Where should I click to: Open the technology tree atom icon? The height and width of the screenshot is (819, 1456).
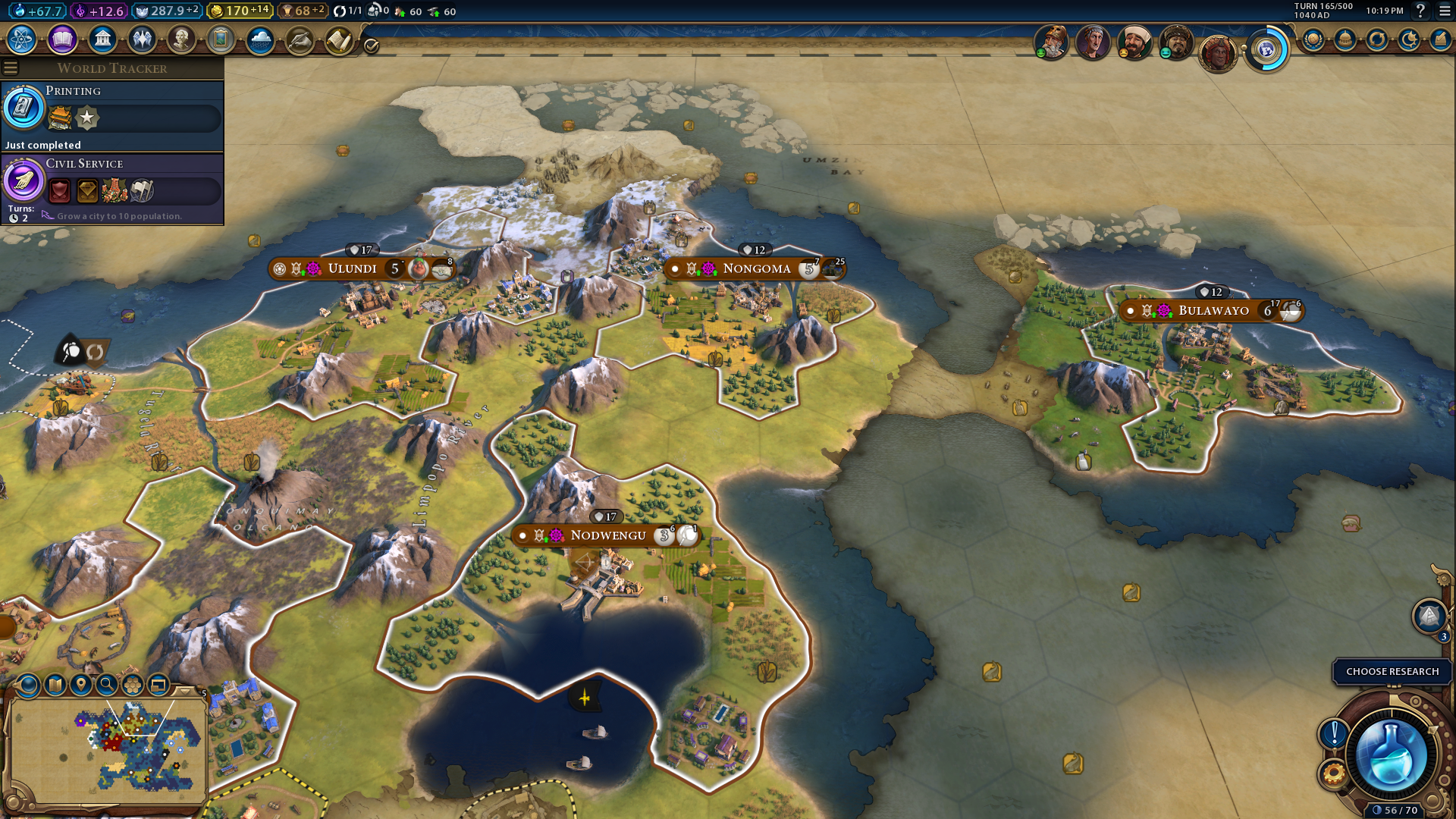(x=22, y=39)
